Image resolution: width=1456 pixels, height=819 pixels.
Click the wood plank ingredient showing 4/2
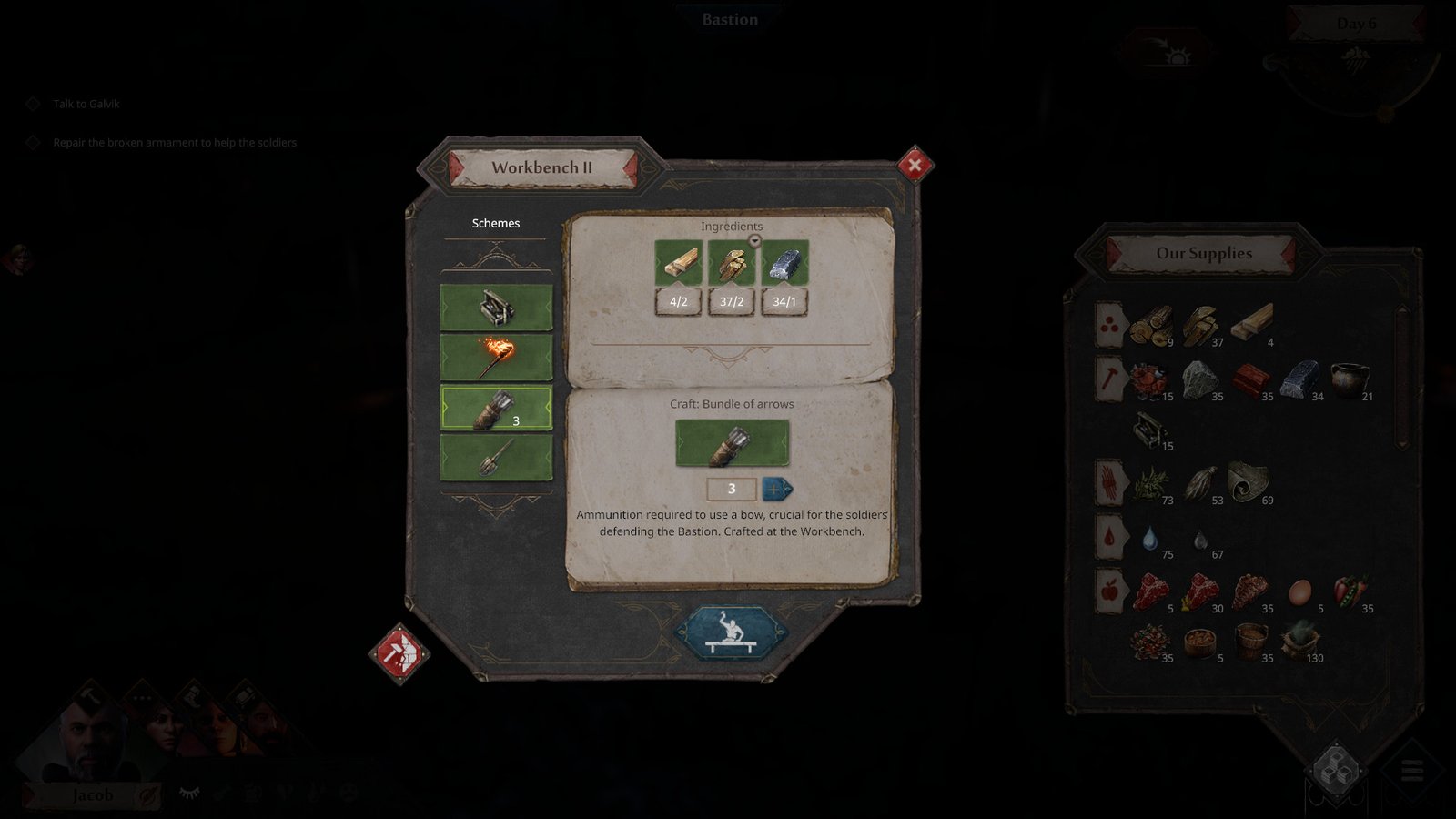tap(679, 265)
